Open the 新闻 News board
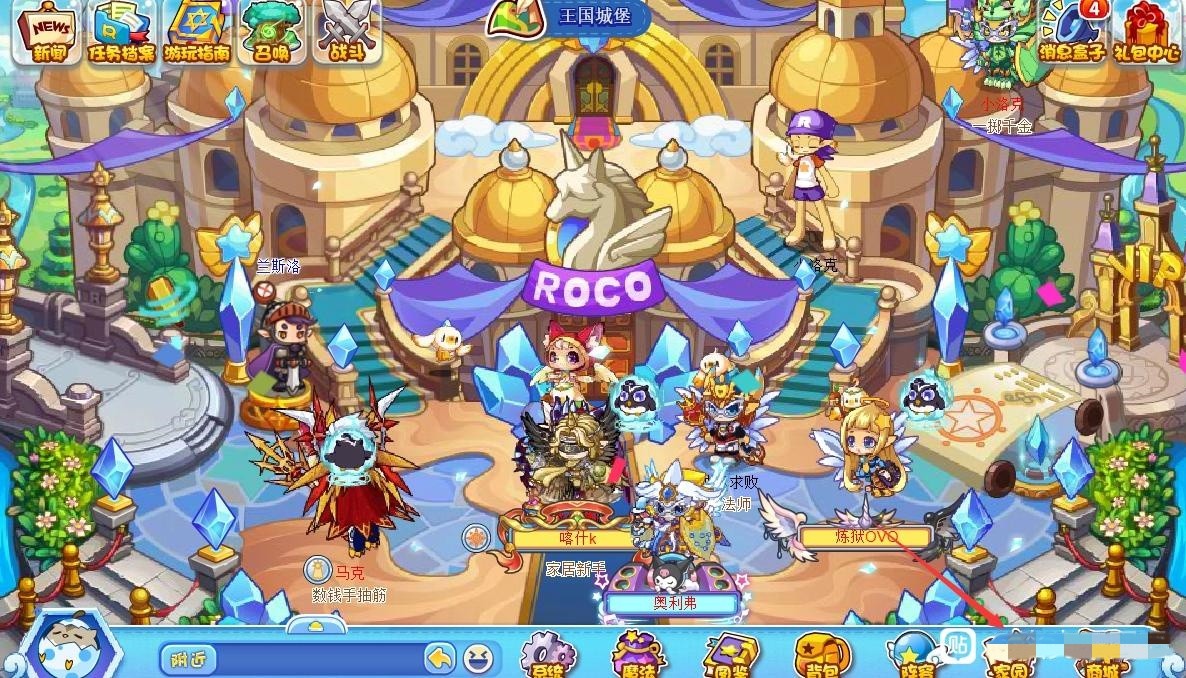This screenshot has width=1186, height=678. (46, 32)
